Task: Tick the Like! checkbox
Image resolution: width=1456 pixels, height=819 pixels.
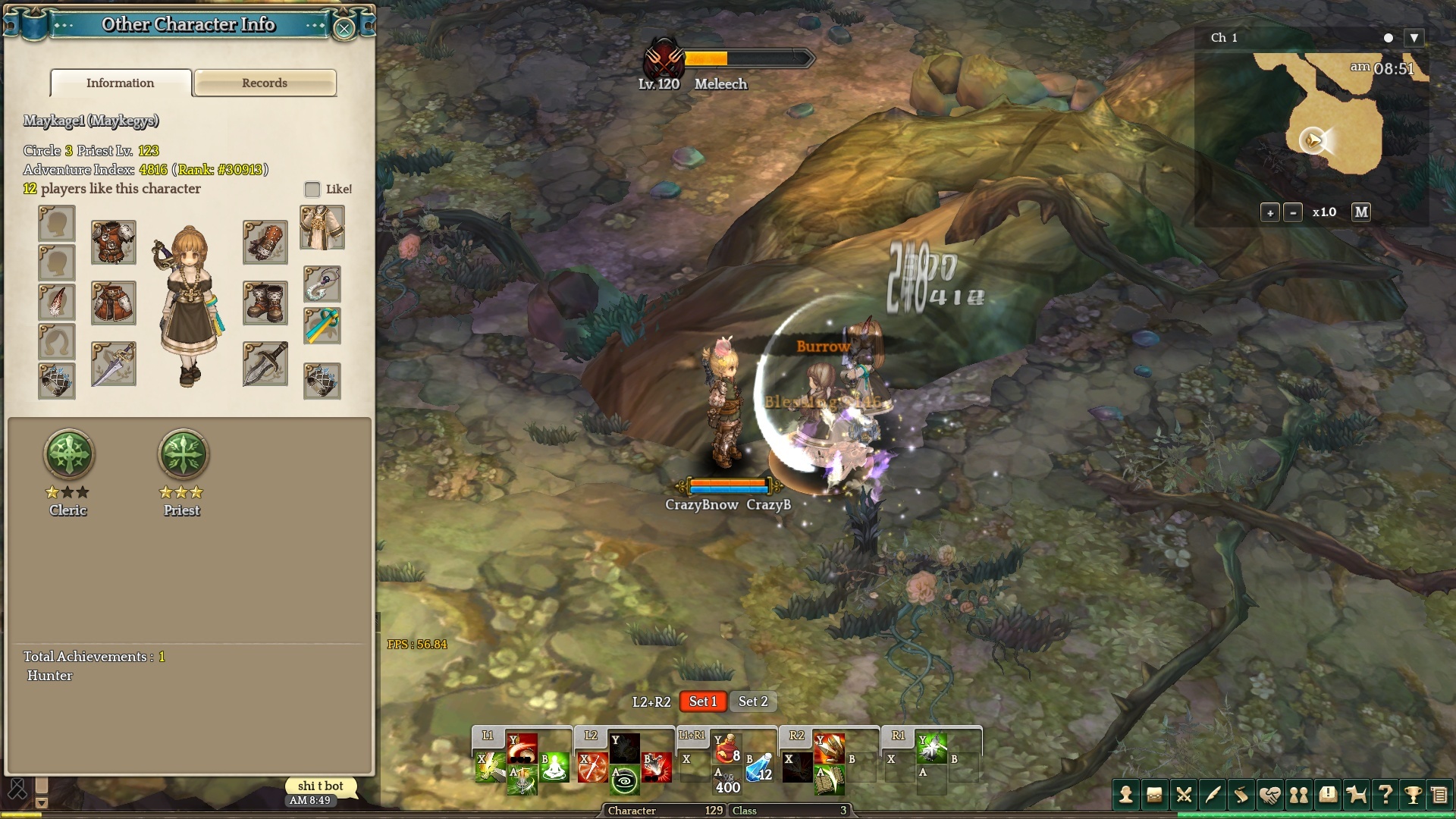Action: click(312, 189)
